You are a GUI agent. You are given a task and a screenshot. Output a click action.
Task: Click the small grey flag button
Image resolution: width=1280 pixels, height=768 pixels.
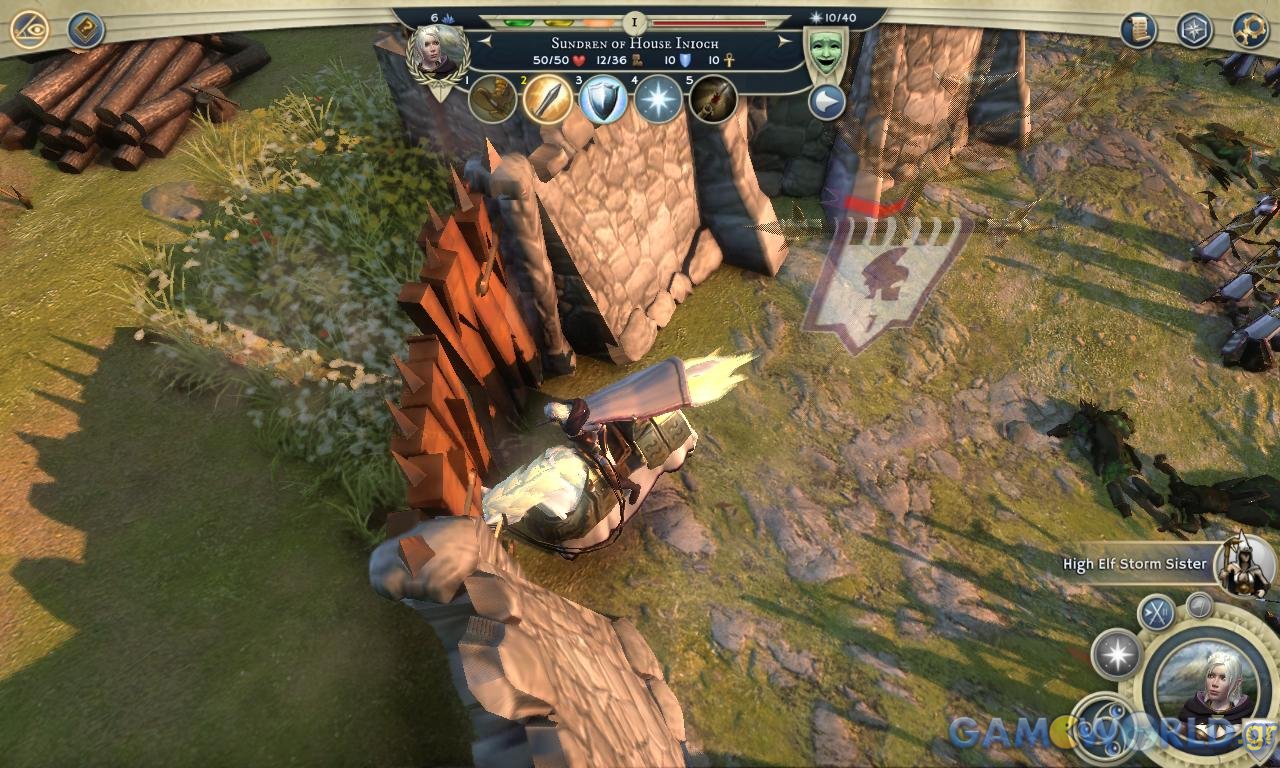point(1199,605)
